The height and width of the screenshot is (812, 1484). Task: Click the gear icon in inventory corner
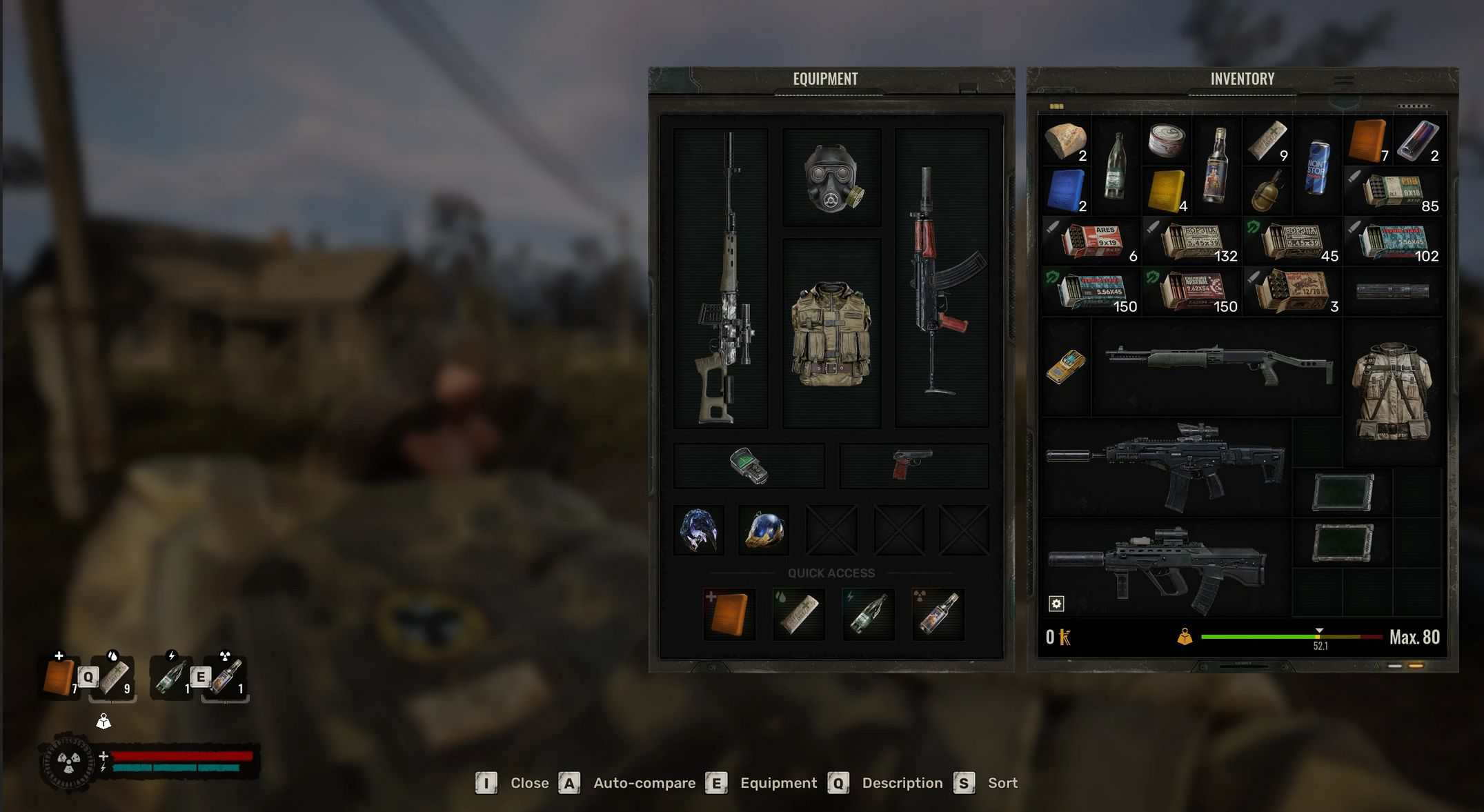(x=1056, y=604)
